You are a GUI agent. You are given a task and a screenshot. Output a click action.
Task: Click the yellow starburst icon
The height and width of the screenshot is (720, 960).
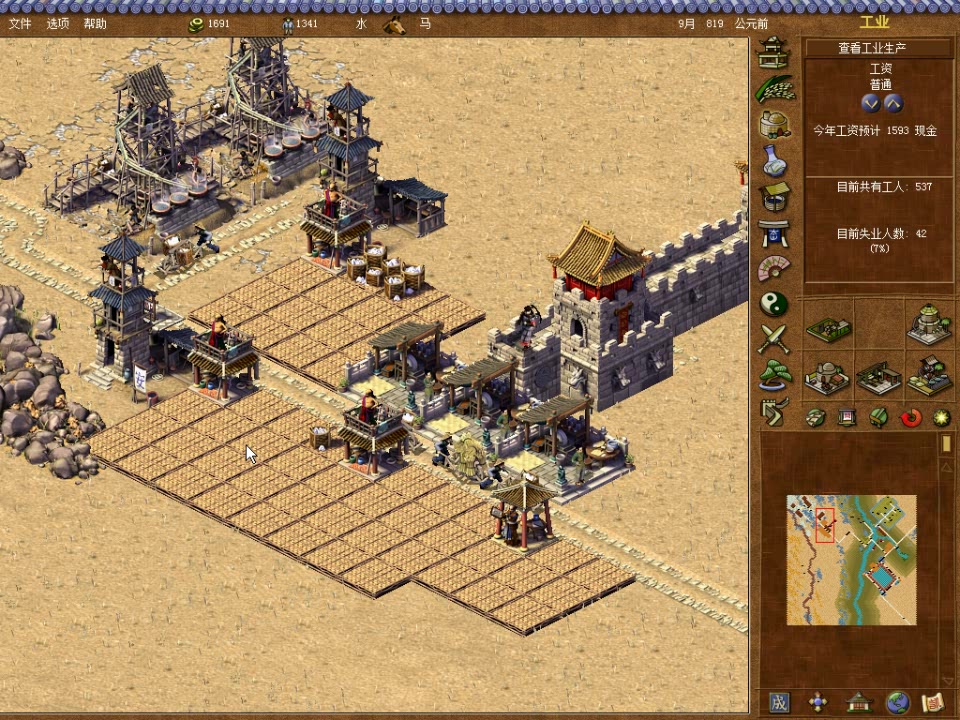click(x=941, y=417)
